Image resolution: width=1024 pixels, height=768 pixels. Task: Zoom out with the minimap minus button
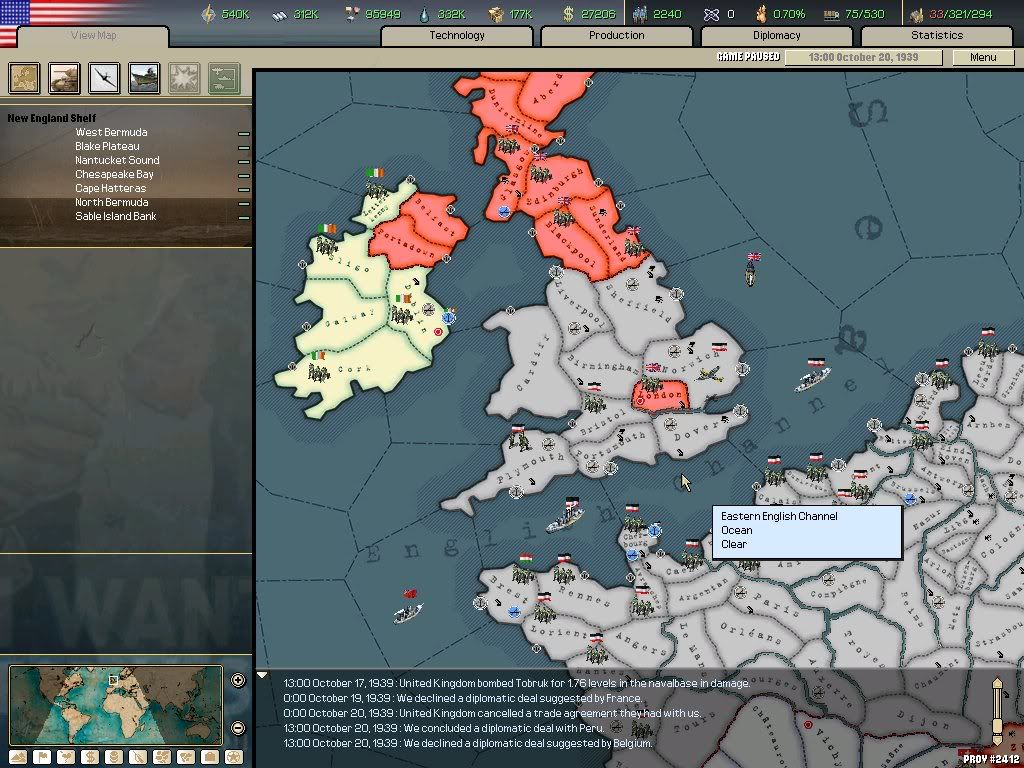point(238,728)
